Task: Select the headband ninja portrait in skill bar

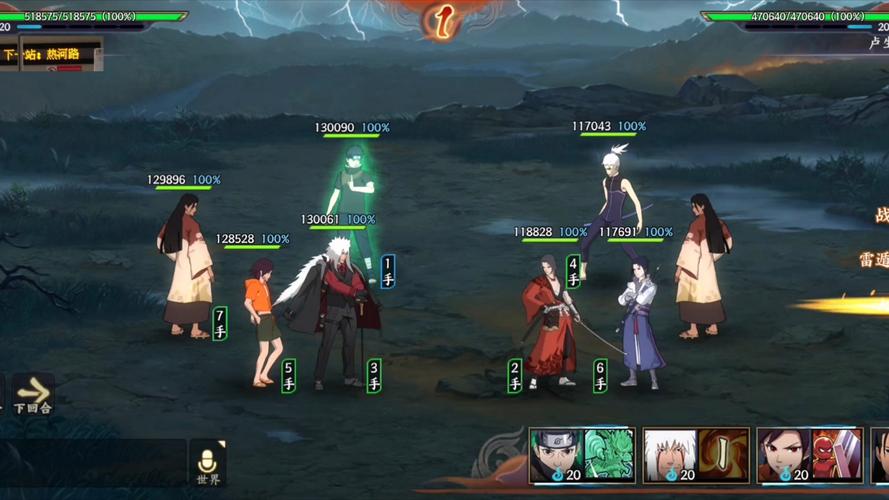Action: click(555, 454)
